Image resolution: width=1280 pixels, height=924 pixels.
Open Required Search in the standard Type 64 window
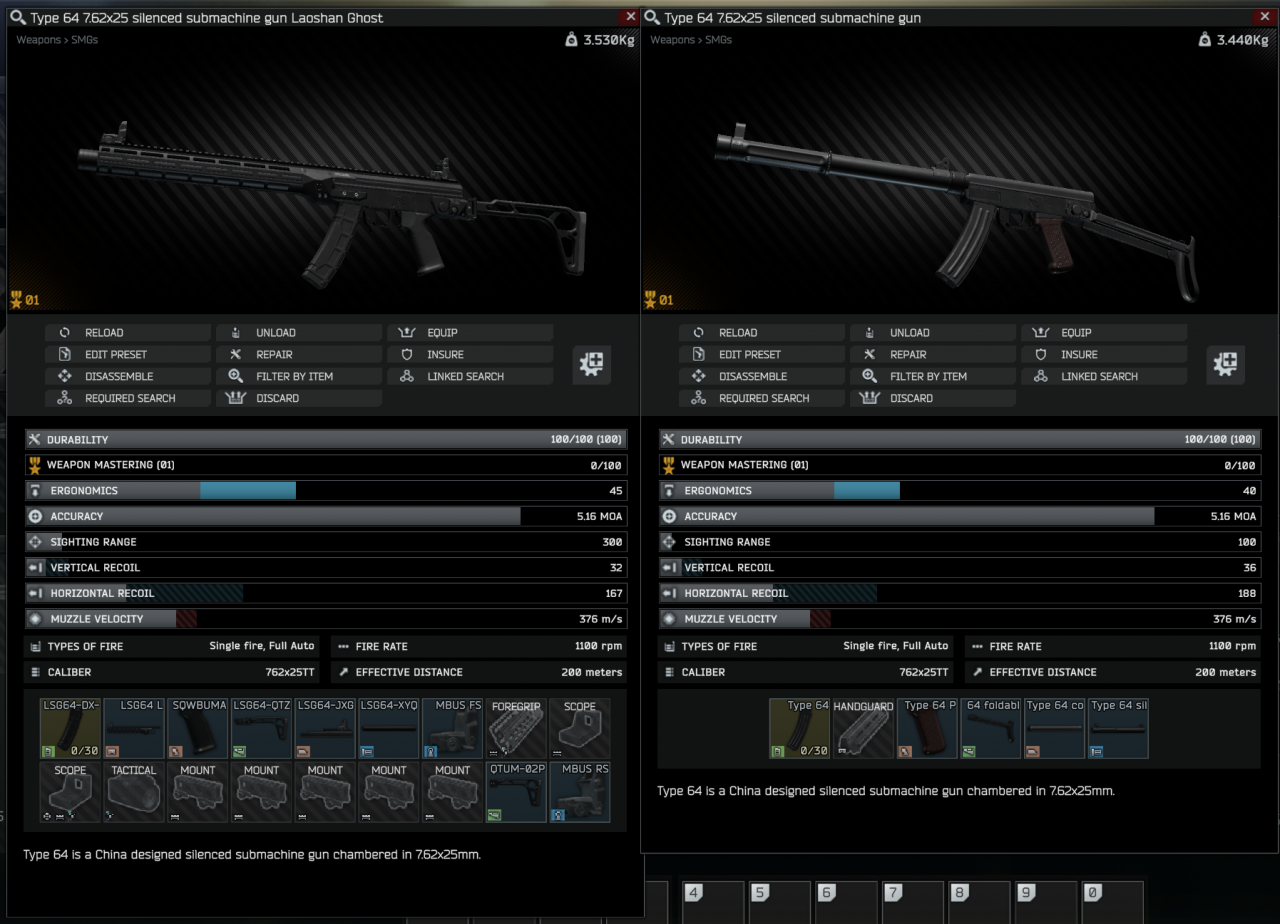click(764, 398)
